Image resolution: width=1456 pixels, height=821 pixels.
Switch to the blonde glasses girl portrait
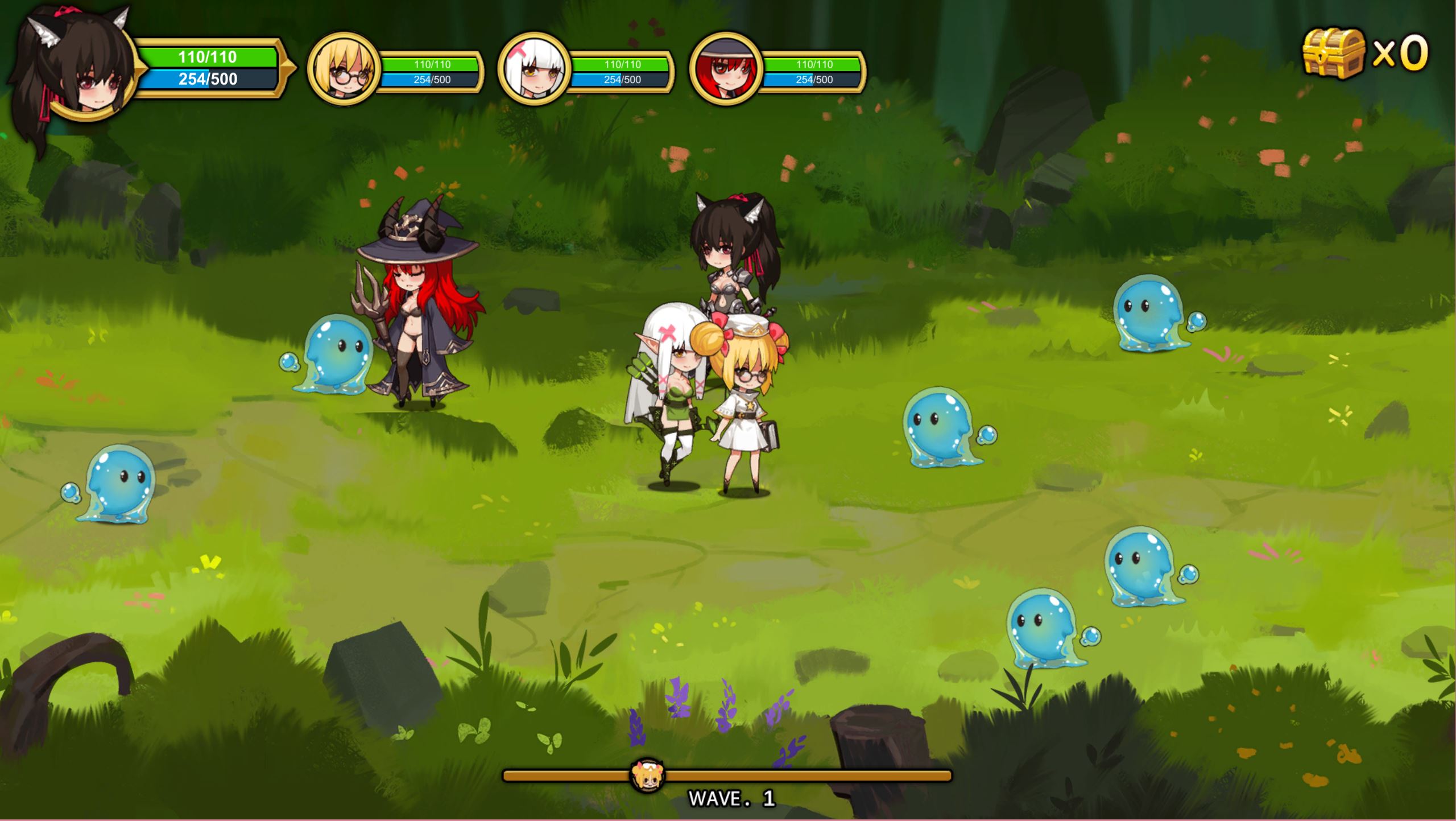click(343, 69)
